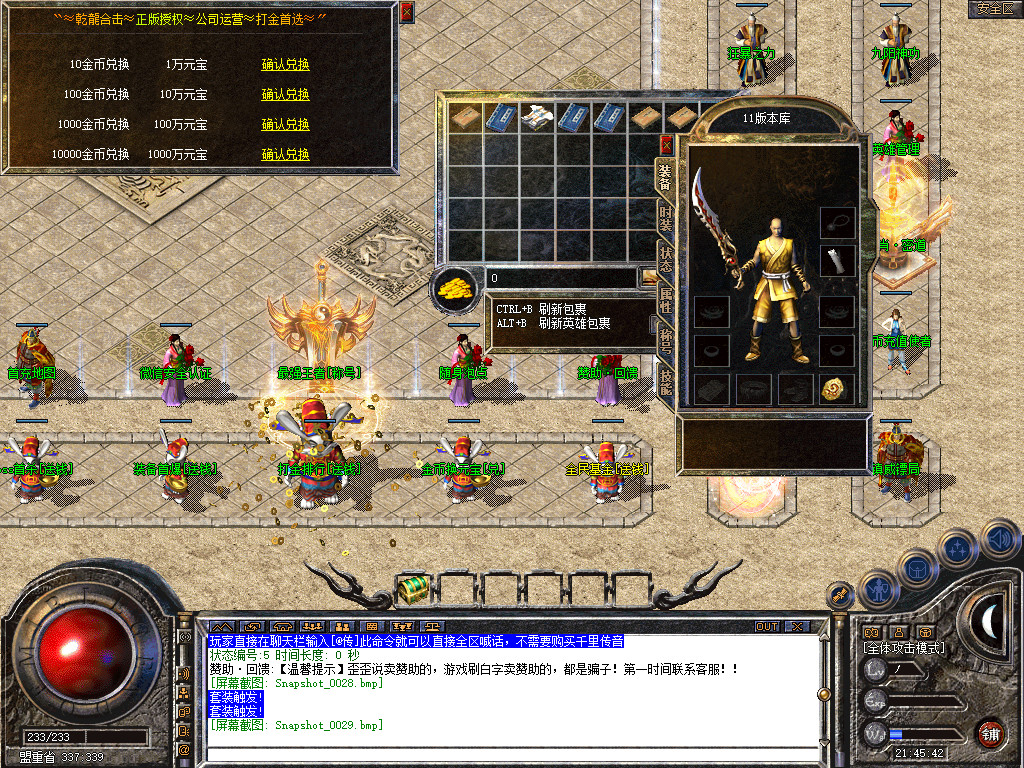The height and width of the screenshot is (768, 1024).
Task: Show the 属性 attributes tab
Action: [665, 299]
